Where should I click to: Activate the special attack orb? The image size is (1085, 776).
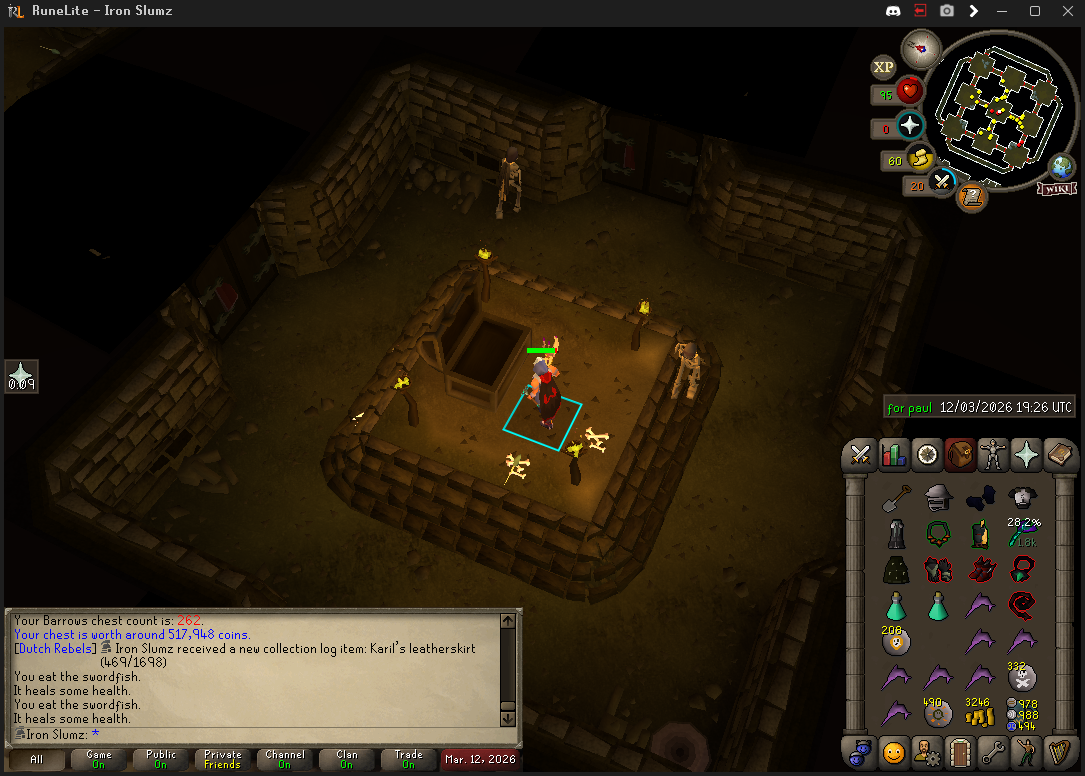coord(942,182)
